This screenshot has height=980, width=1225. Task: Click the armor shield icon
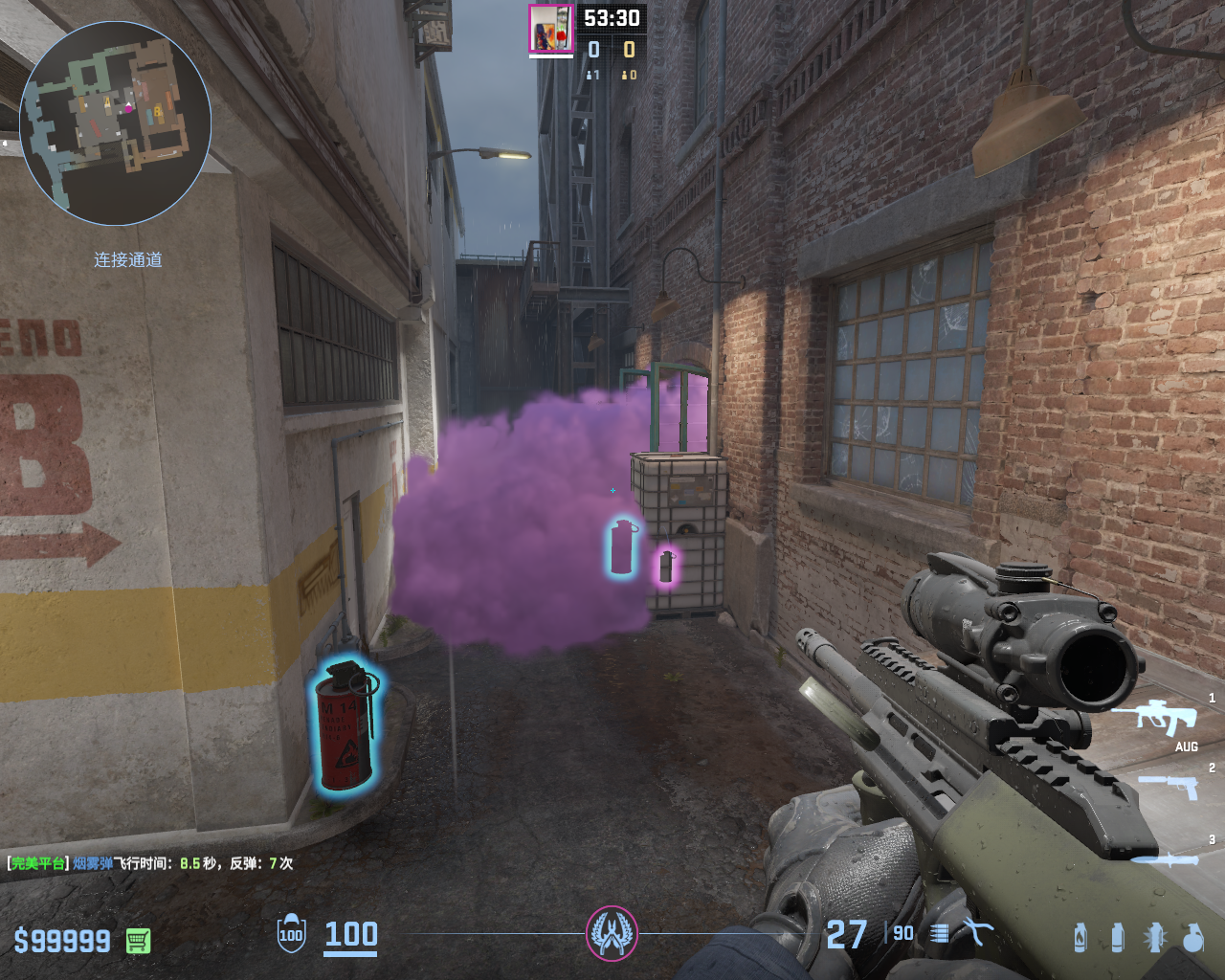point(291,934)
